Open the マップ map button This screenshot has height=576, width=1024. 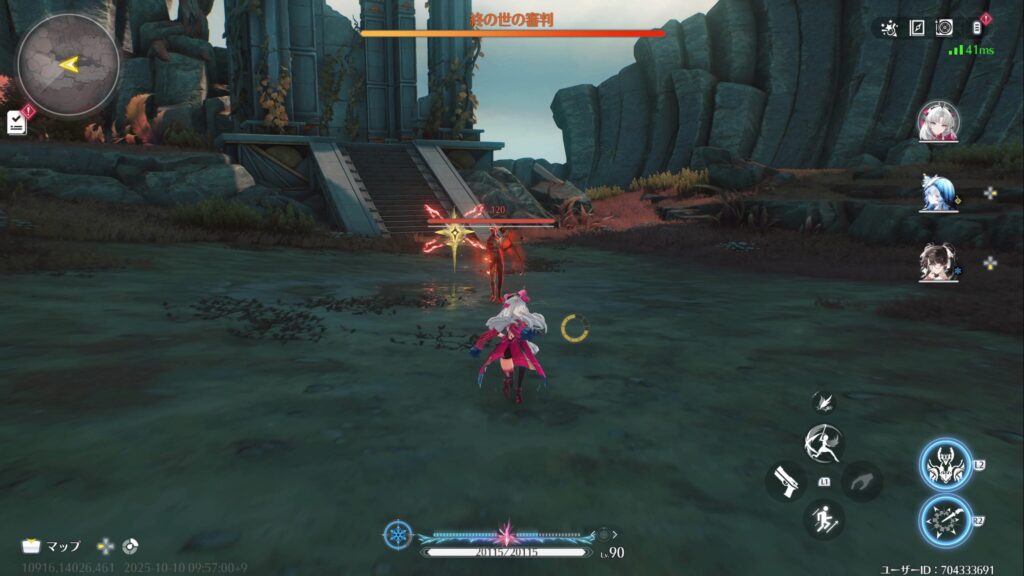52,546
